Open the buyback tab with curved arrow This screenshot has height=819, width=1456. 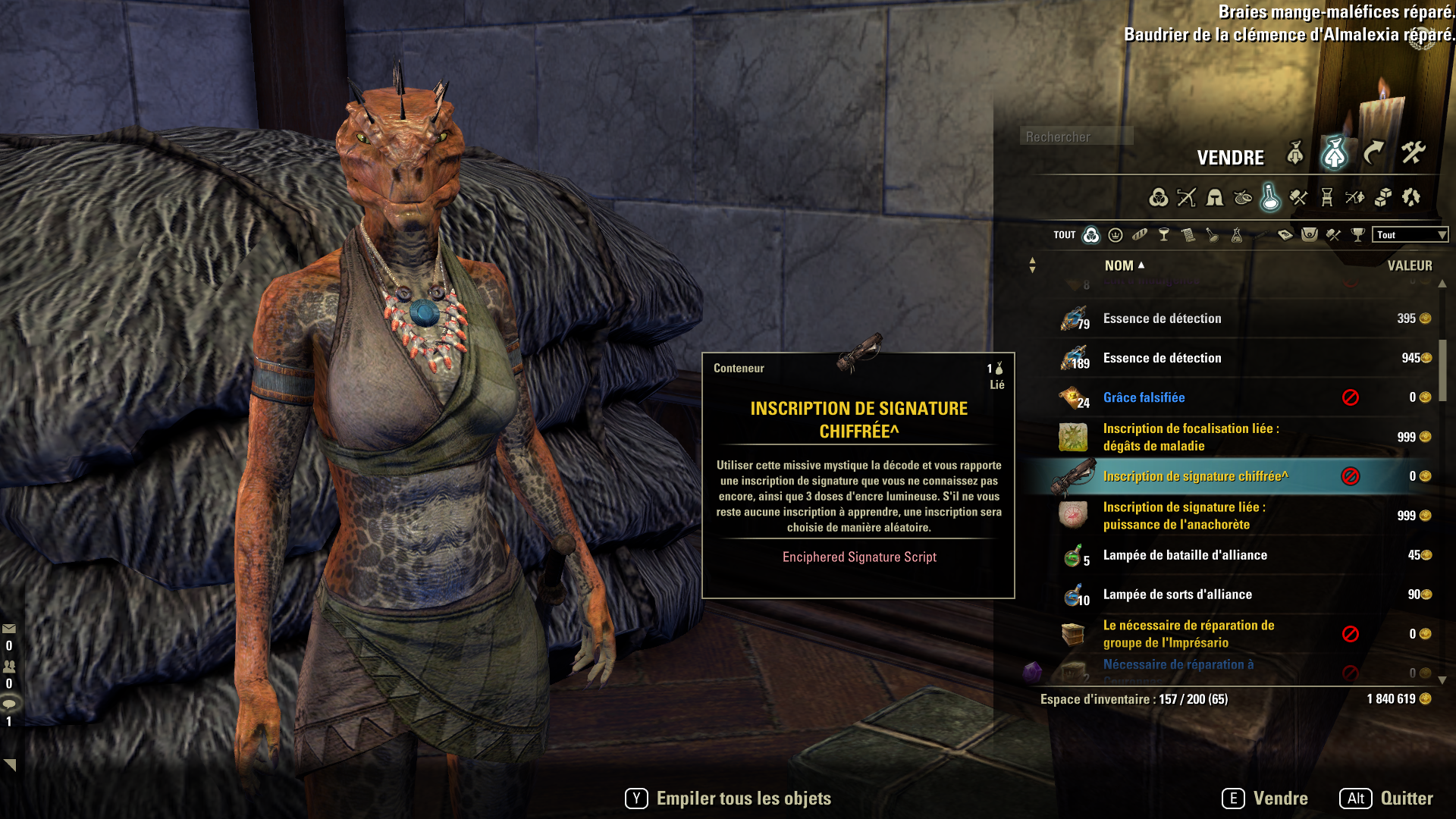(1373, 154)
